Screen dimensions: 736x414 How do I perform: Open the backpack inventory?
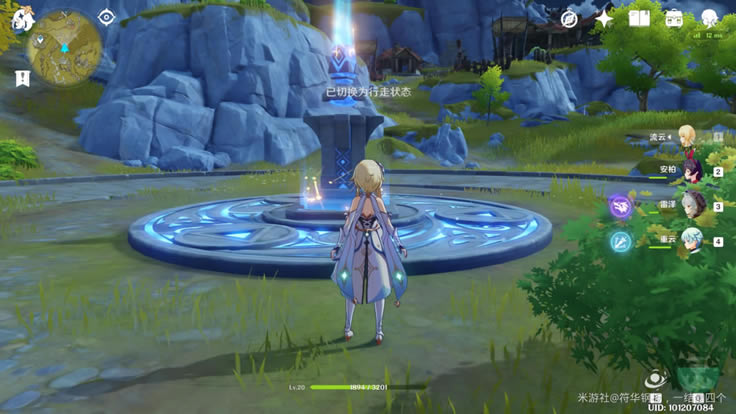click(674, 18)
